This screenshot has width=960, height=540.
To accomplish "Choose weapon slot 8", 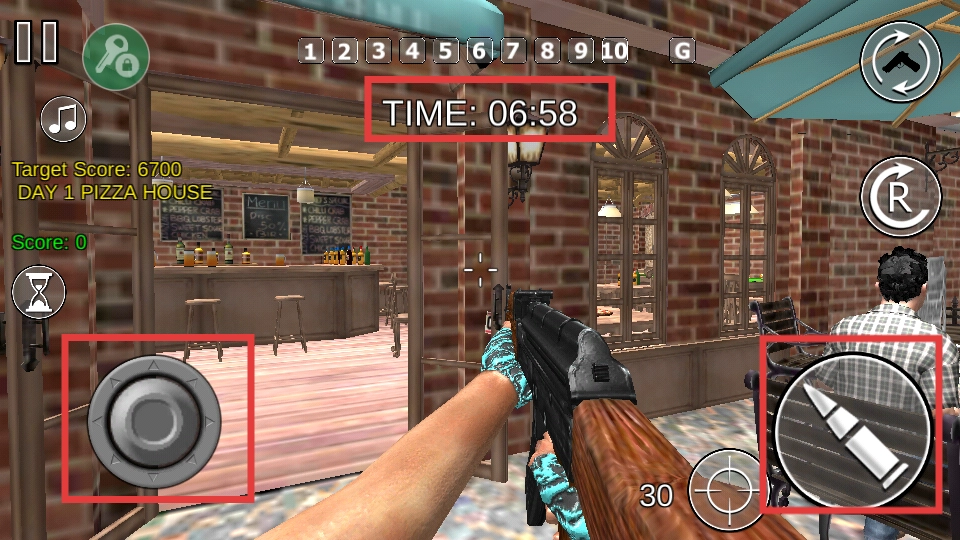I will tap(548, 51).
